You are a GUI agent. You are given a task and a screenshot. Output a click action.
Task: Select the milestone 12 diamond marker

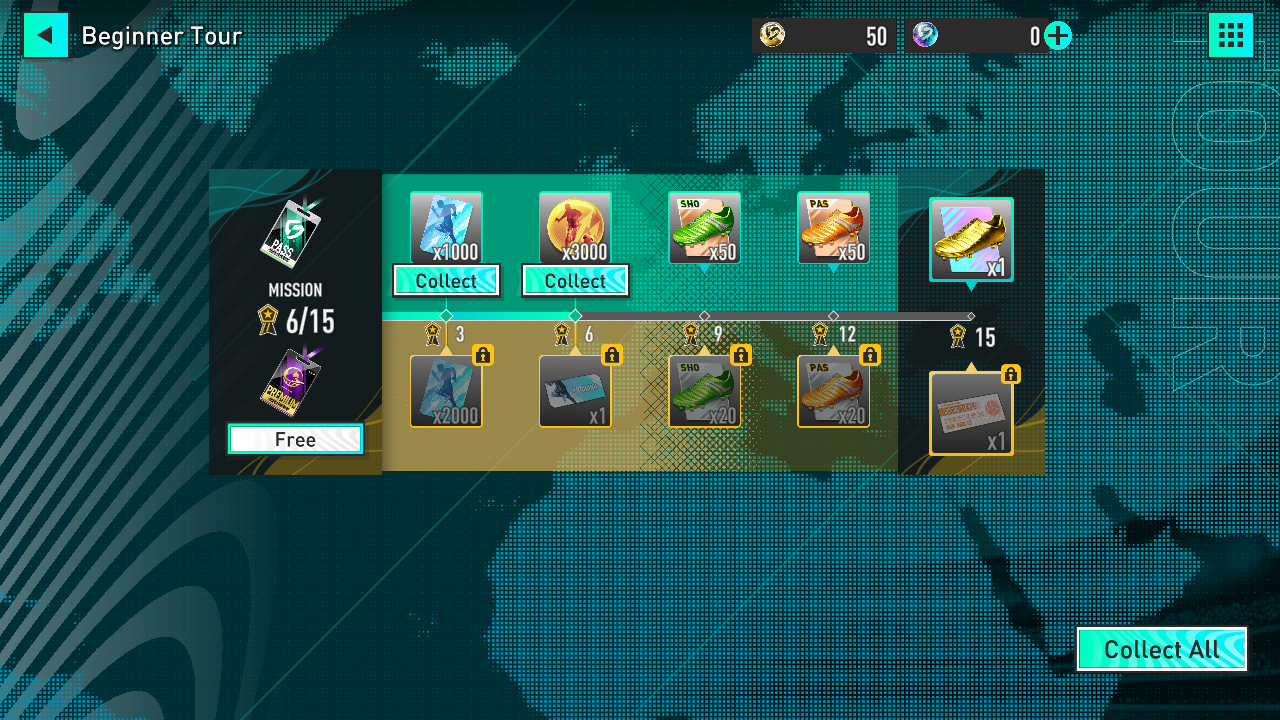[833, 316]
